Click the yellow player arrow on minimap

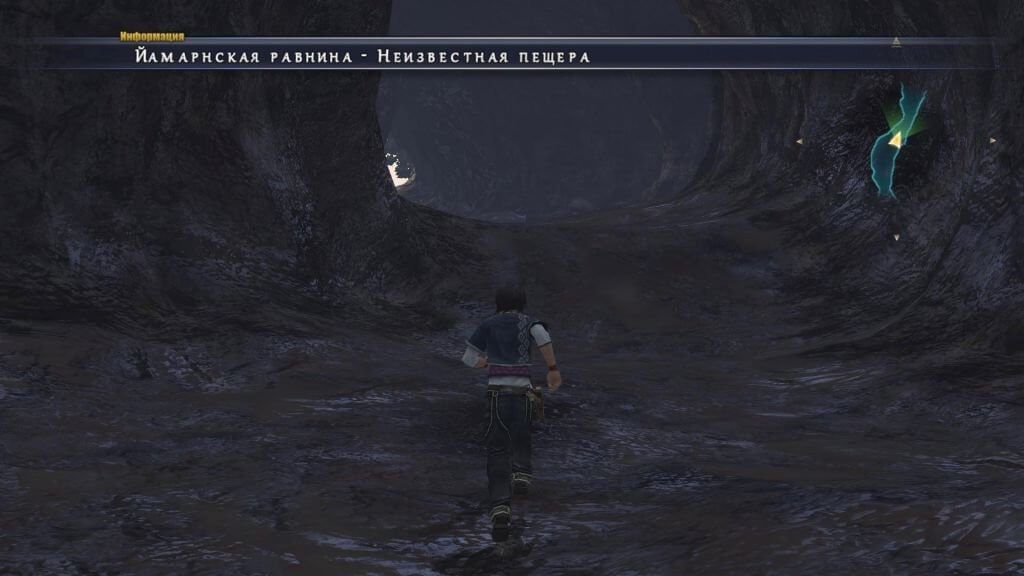pos(897,138)
